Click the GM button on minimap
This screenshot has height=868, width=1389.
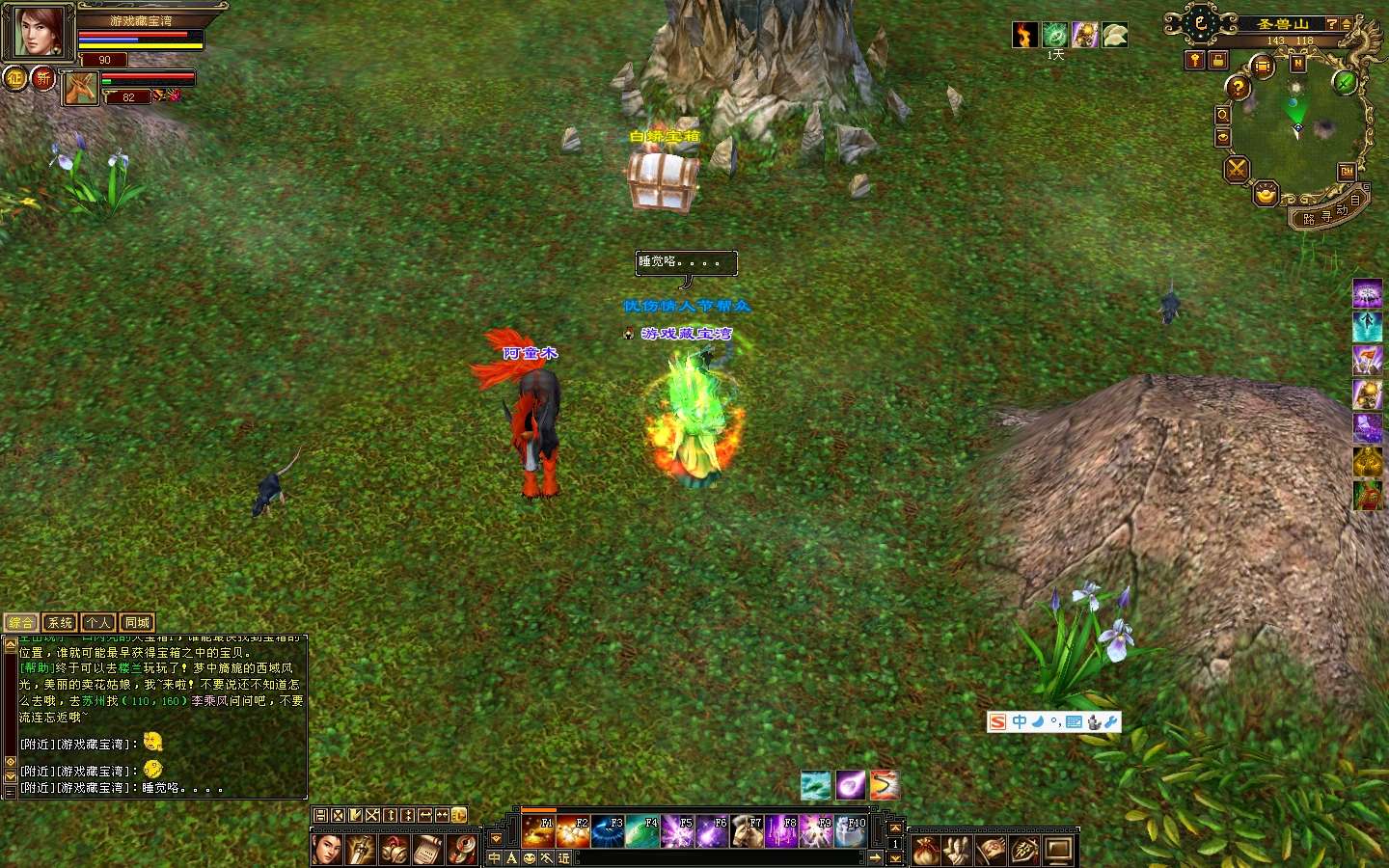pyautogui.click(x=1347, y=172)
